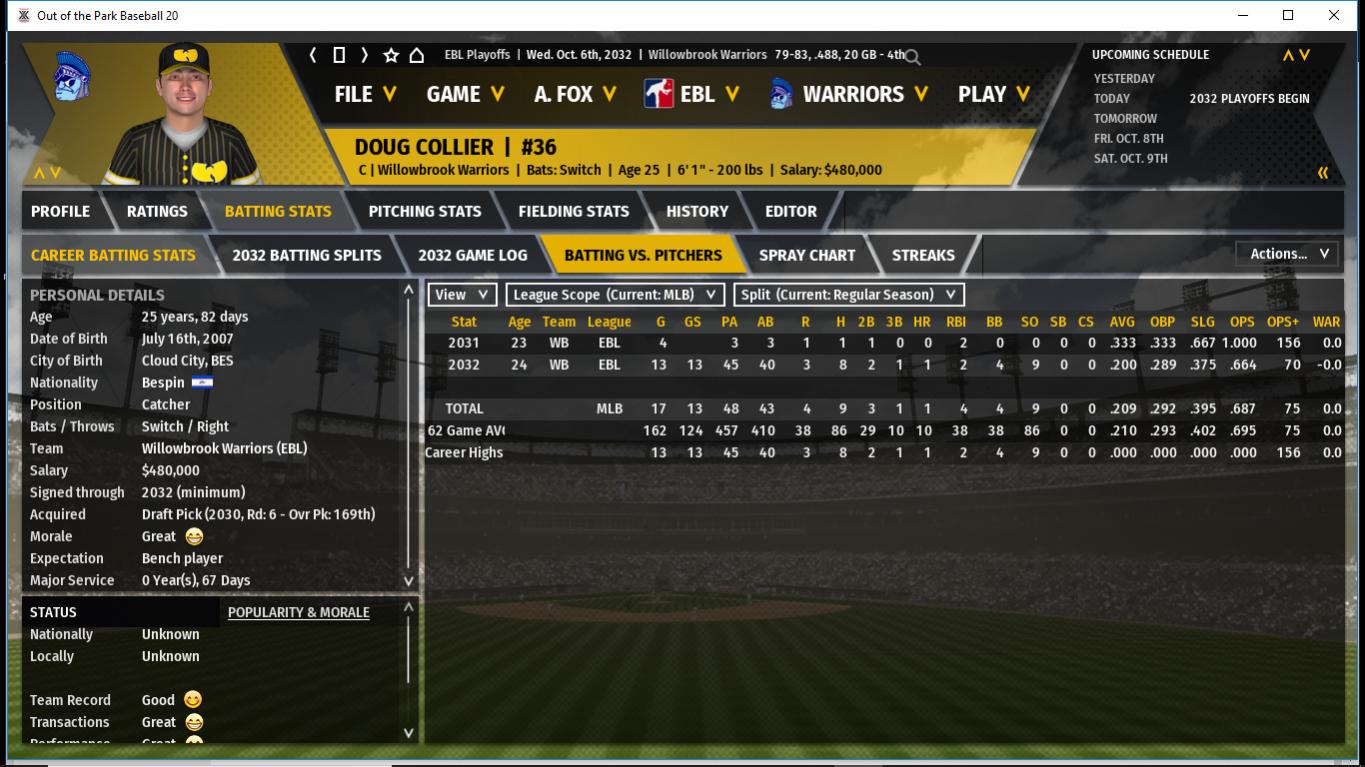Viewport: 1365px width, 767px height.
Task: Close the game window
Action: click(x=1334, y=15)
